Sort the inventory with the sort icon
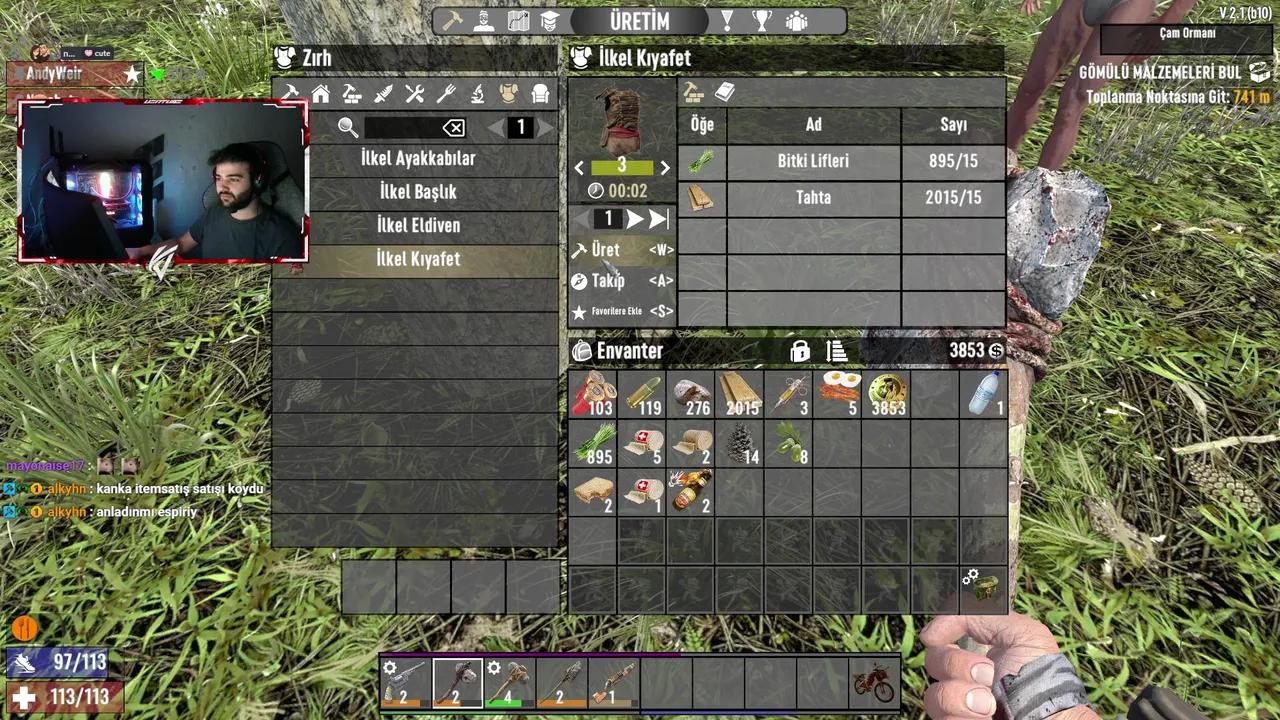 837,351
